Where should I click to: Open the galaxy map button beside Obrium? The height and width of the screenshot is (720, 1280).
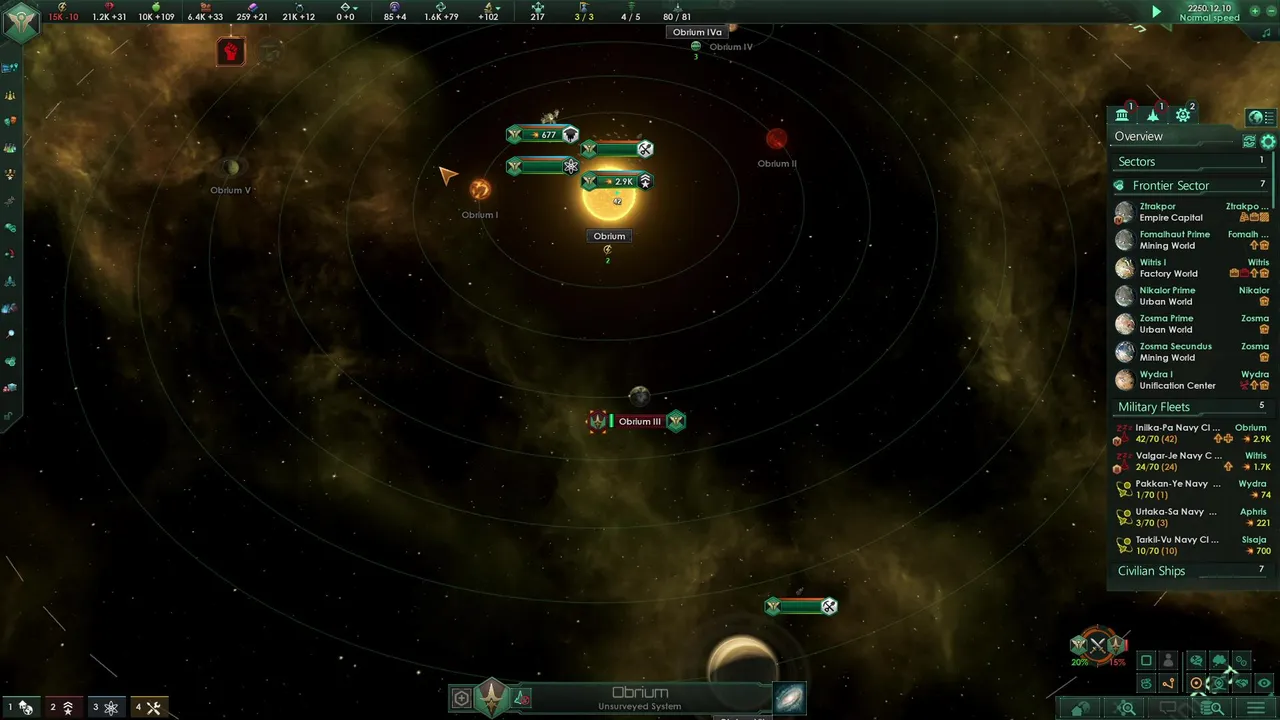789,698
